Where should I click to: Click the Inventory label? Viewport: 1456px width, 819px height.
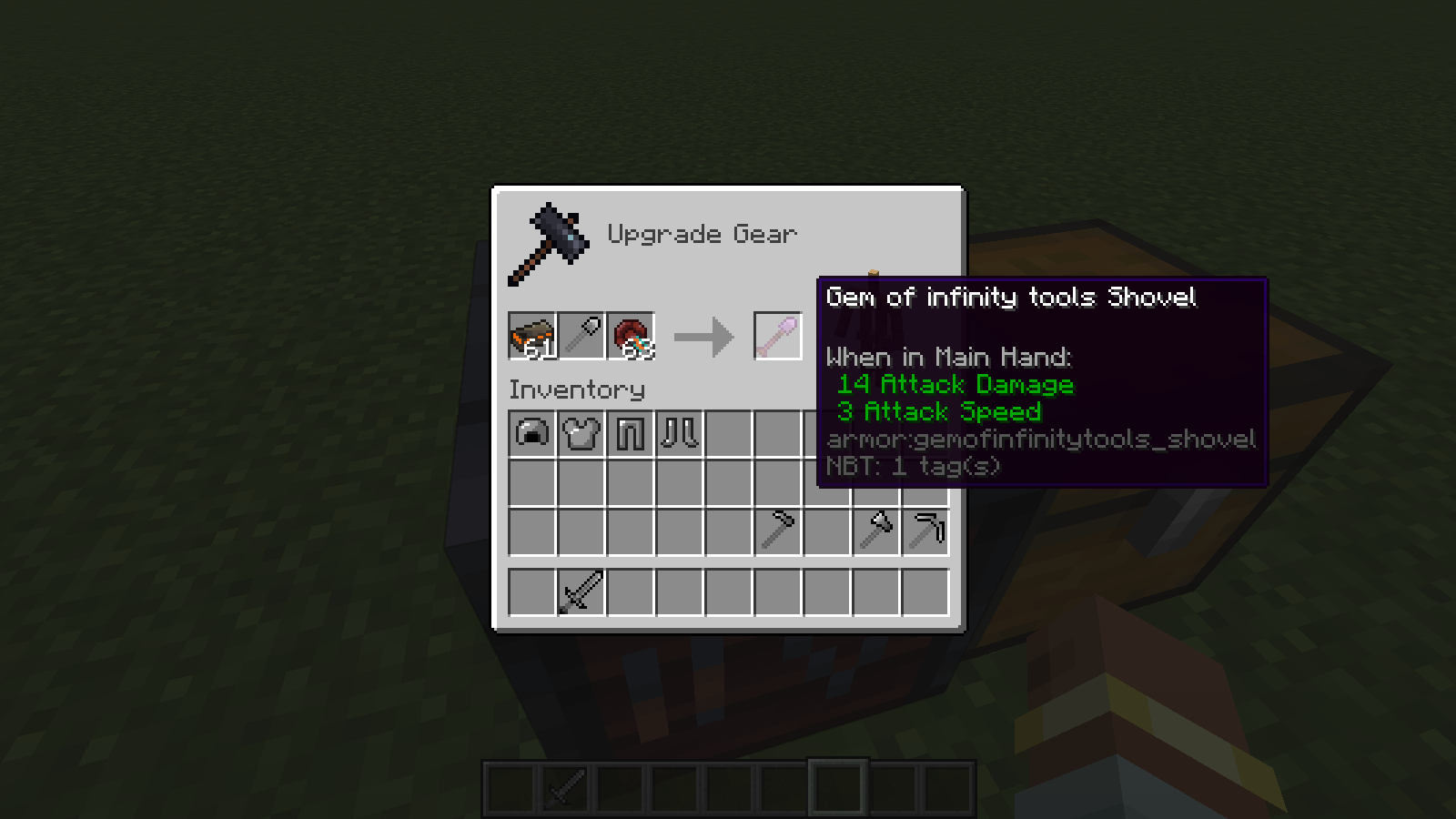click(577, 390)
